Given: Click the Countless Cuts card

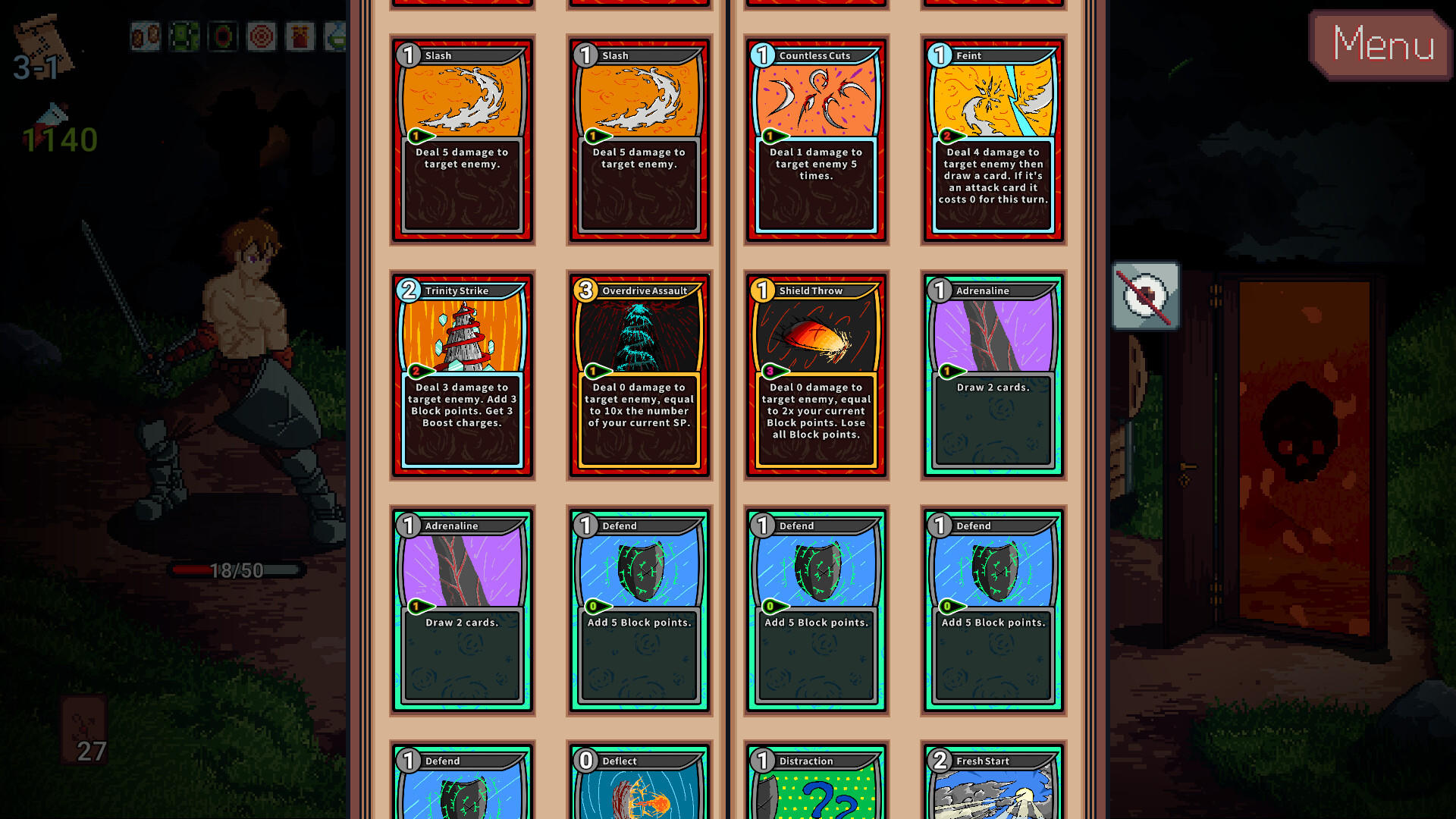Looking at the screenshot, I should click(815, 140).
